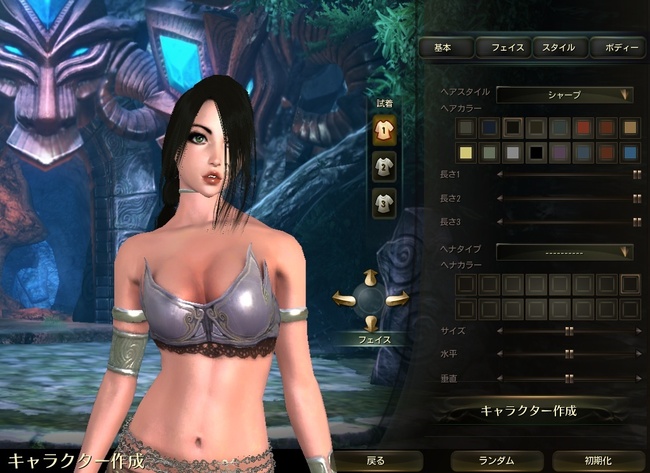
Task: Choose the yellow hair color swatch
Action: coord(464,152)
